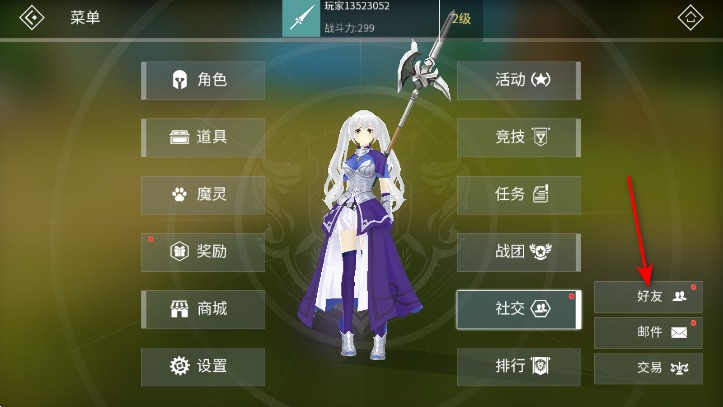Show the 活动 events menu
Viewport: 723px width, 407px height.
click(x=518, y=80)
